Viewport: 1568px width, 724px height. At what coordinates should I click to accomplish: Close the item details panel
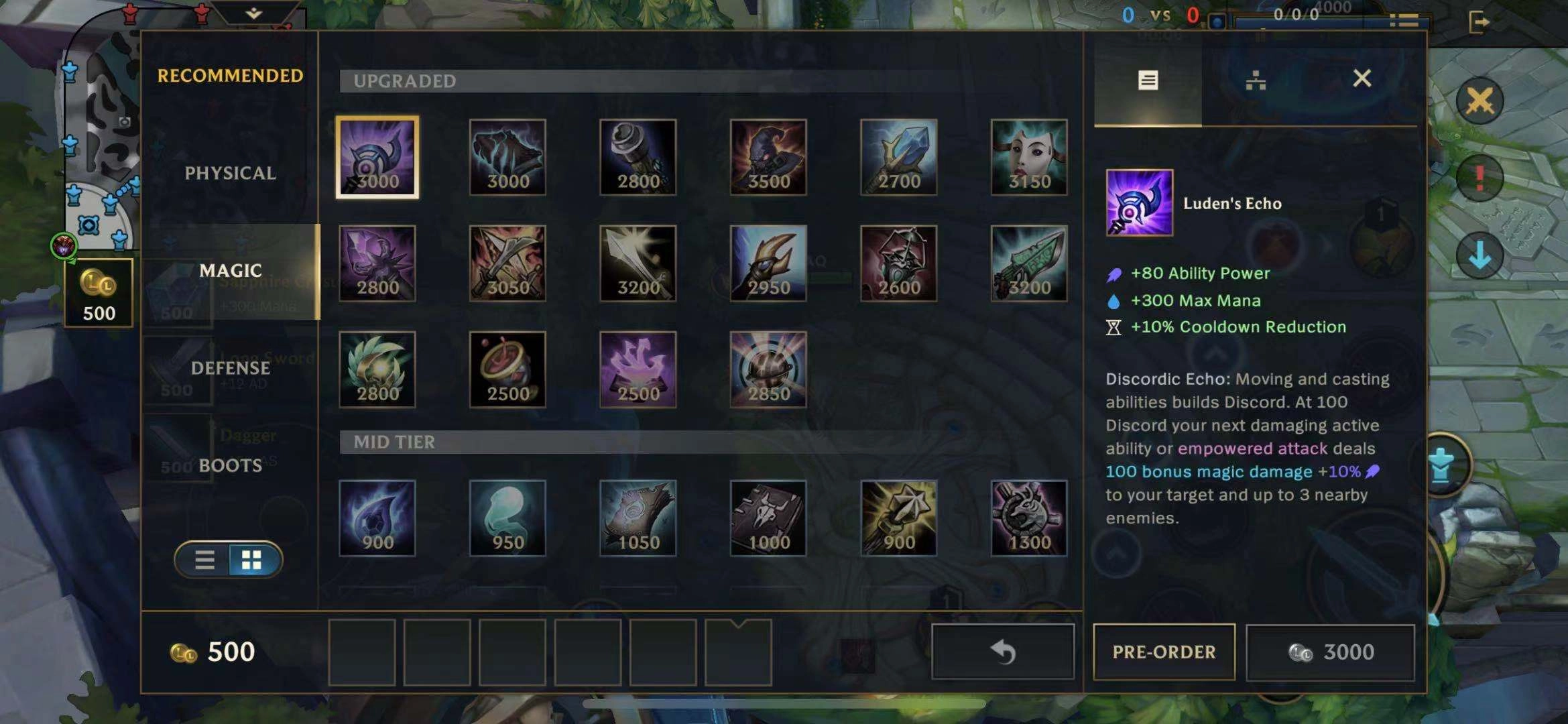(x=1362, y=78)
